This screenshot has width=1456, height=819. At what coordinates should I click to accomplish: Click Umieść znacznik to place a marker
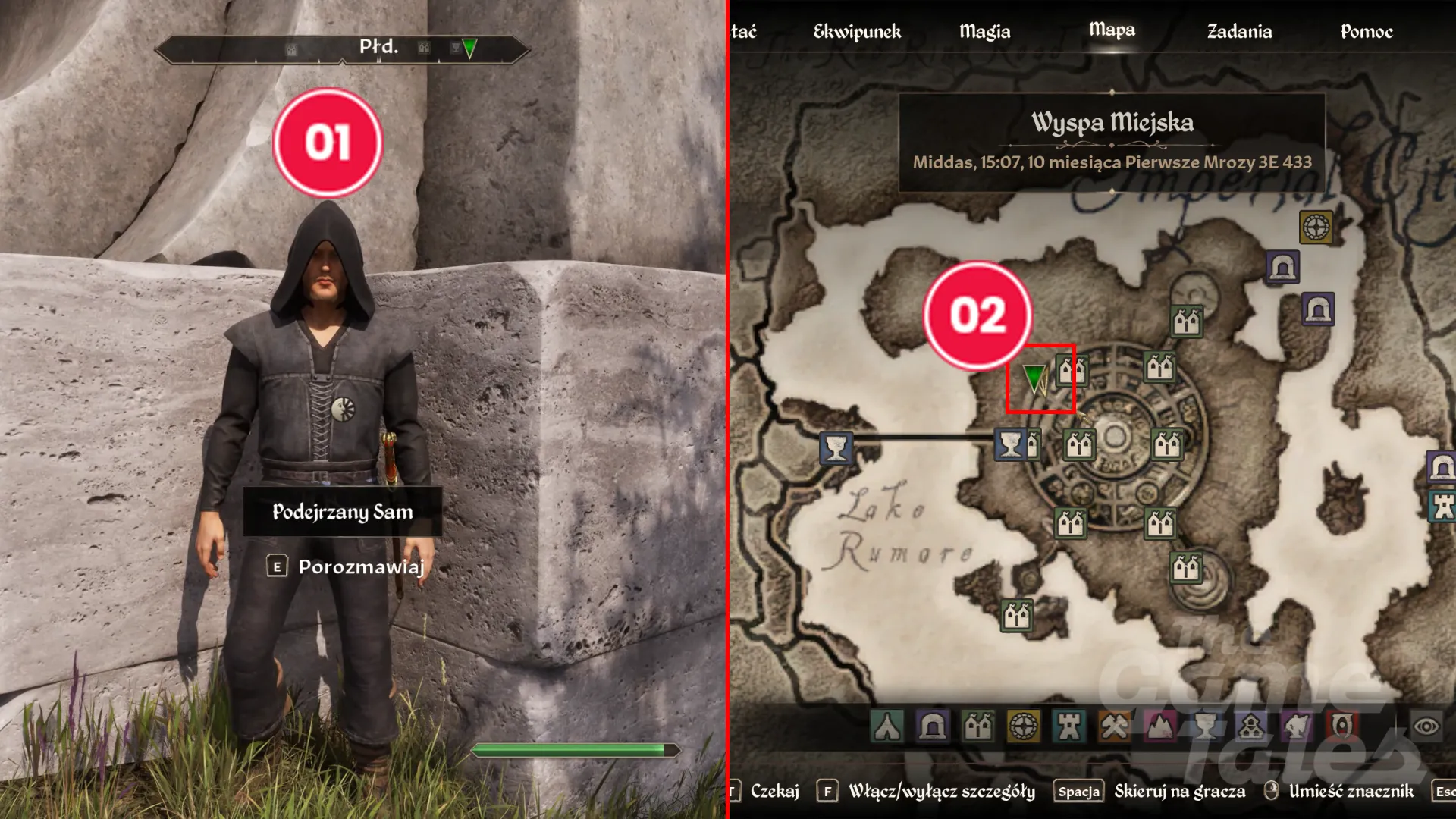(x=1351, y=792)
